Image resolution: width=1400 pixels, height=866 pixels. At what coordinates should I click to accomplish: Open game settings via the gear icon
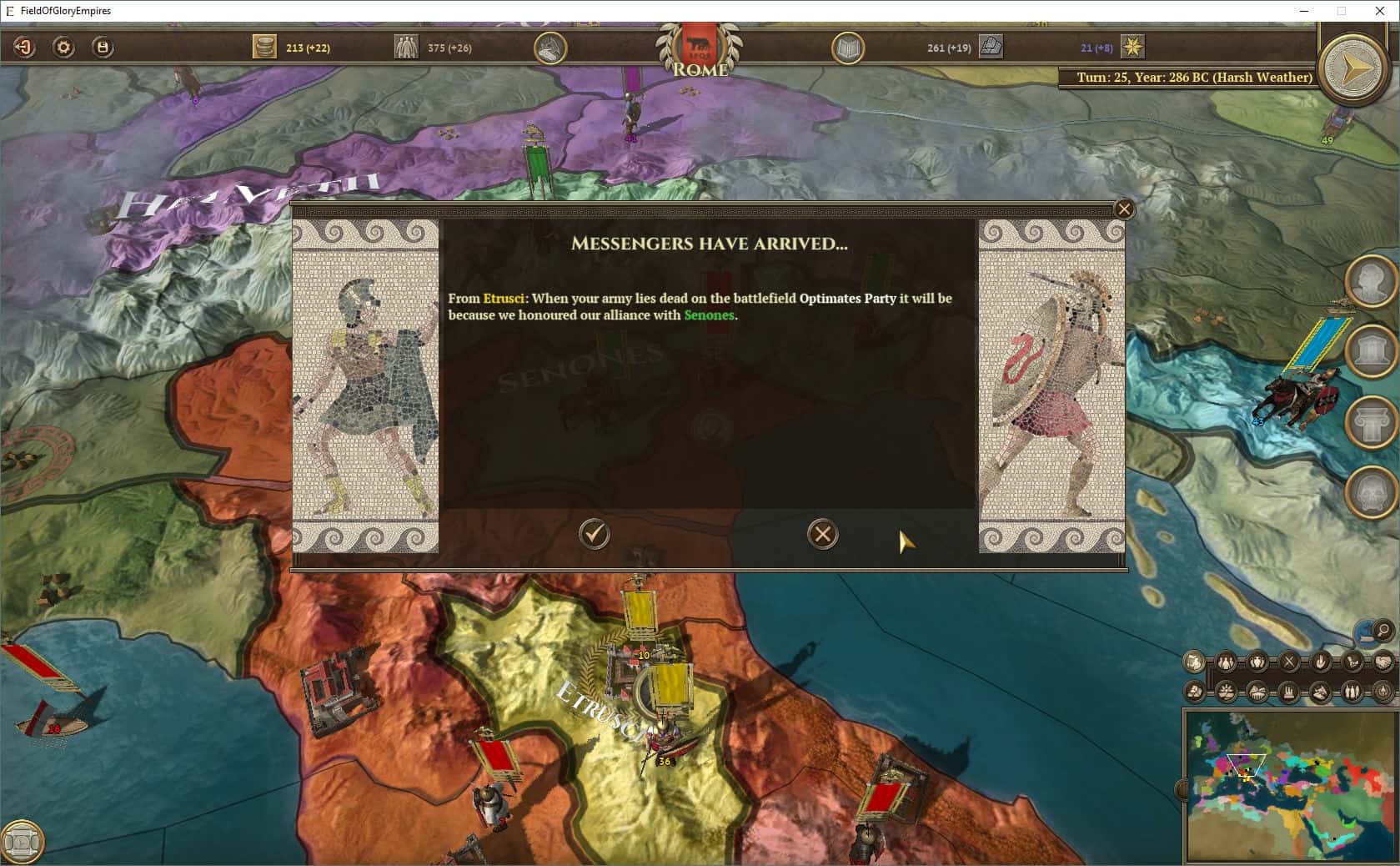62,48
